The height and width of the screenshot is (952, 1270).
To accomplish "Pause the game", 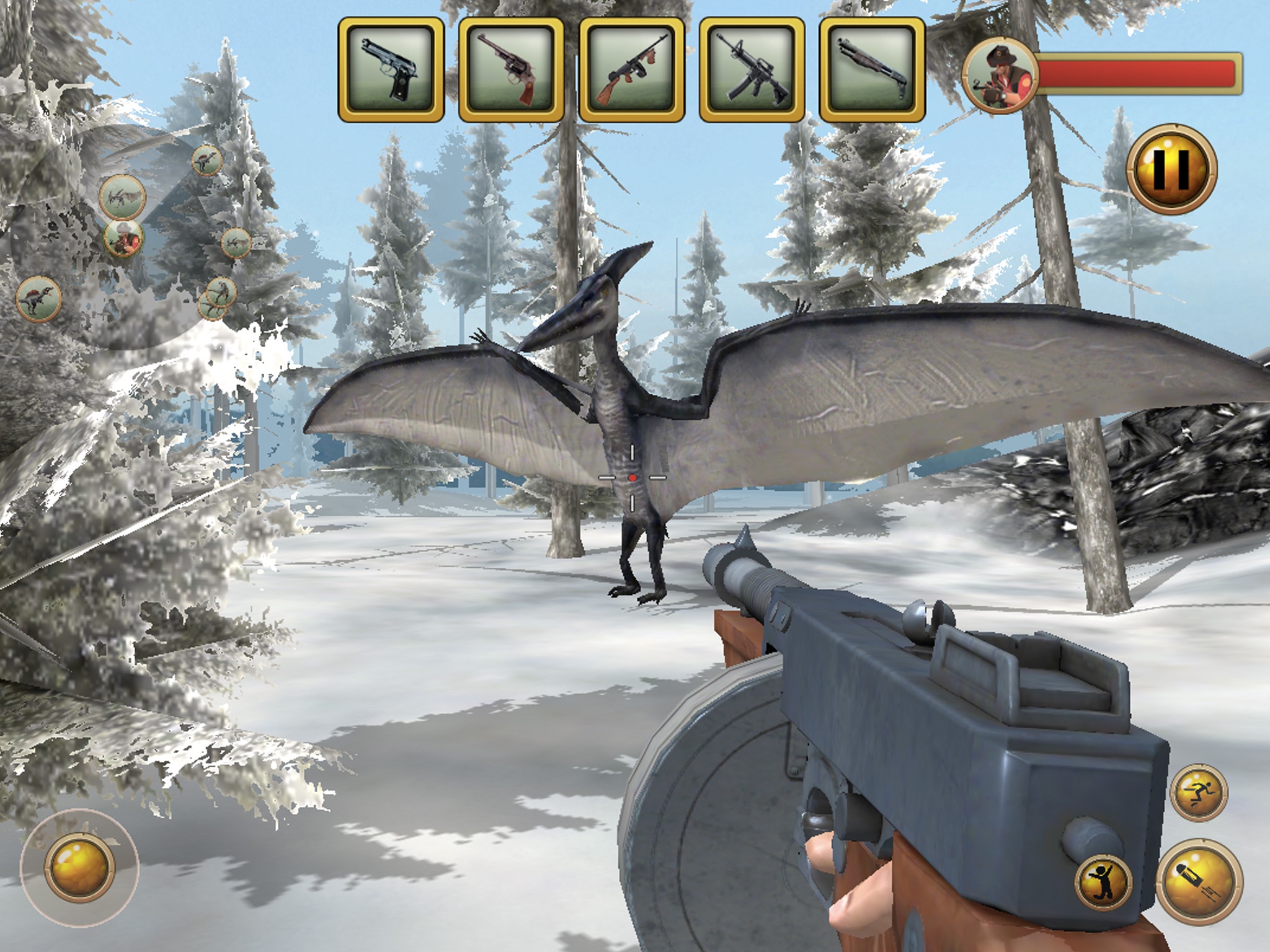I will tap(1171, 169).
